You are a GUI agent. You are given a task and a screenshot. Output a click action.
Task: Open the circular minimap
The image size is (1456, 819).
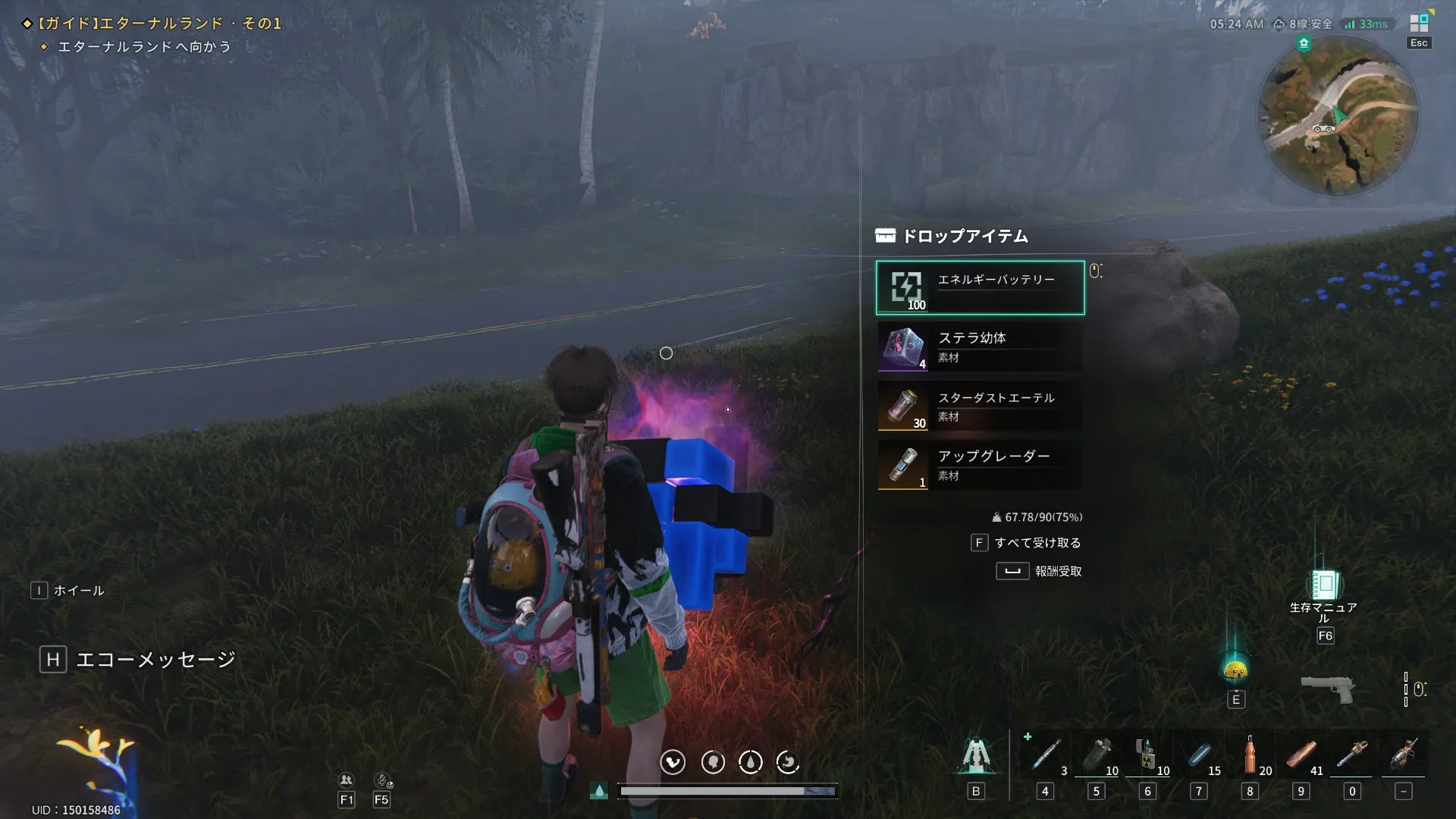(x=1338, y=115)
